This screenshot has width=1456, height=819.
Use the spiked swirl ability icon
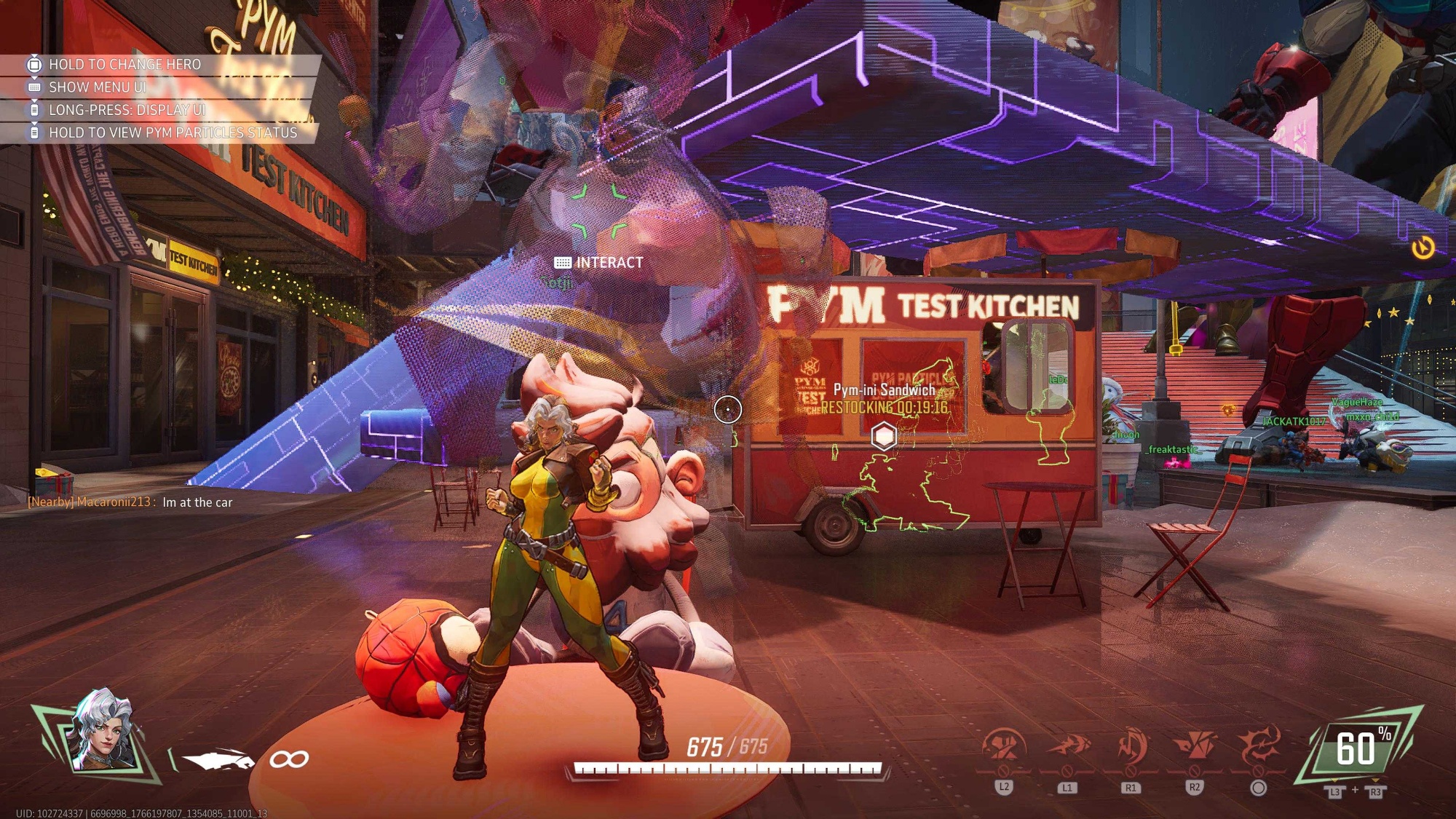(1258, 747)
